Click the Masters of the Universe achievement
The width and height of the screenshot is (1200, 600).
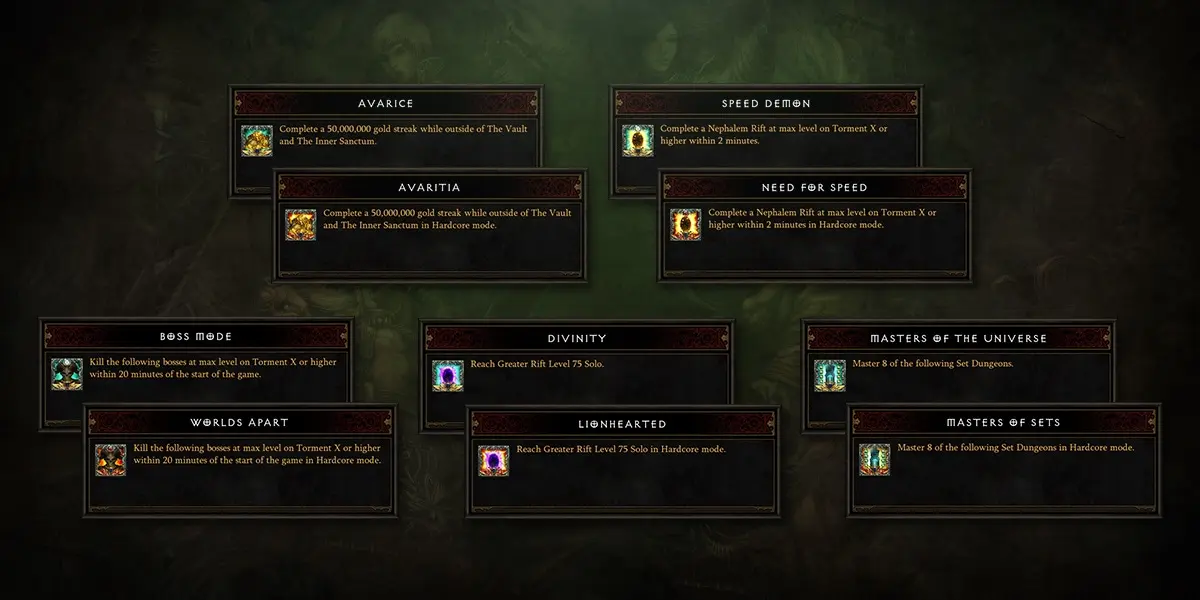pyautogui.click(x=958, y=338)
